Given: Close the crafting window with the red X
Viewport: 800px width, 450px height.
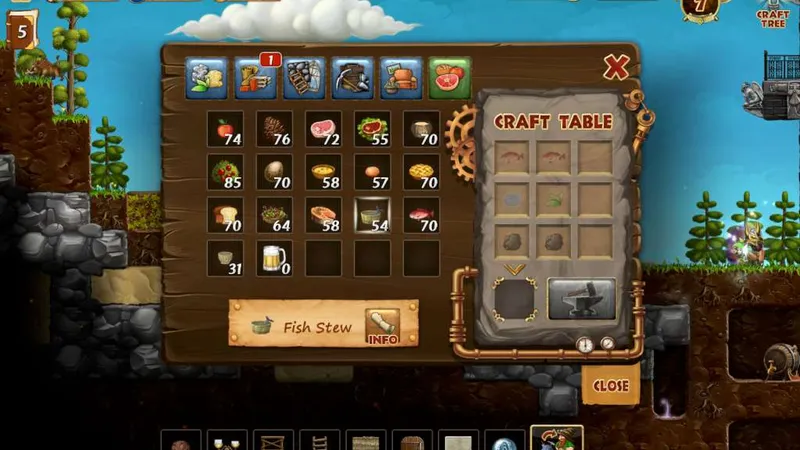Looking at the screenshot, I should point(616,68).
